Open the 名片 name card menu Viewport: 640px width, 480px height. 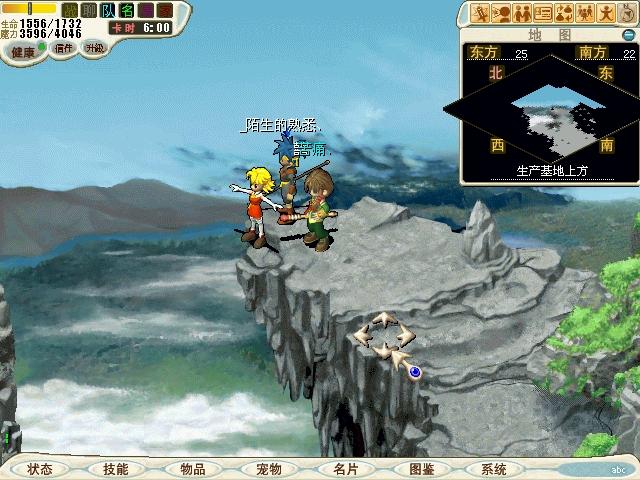coord(345,469)
